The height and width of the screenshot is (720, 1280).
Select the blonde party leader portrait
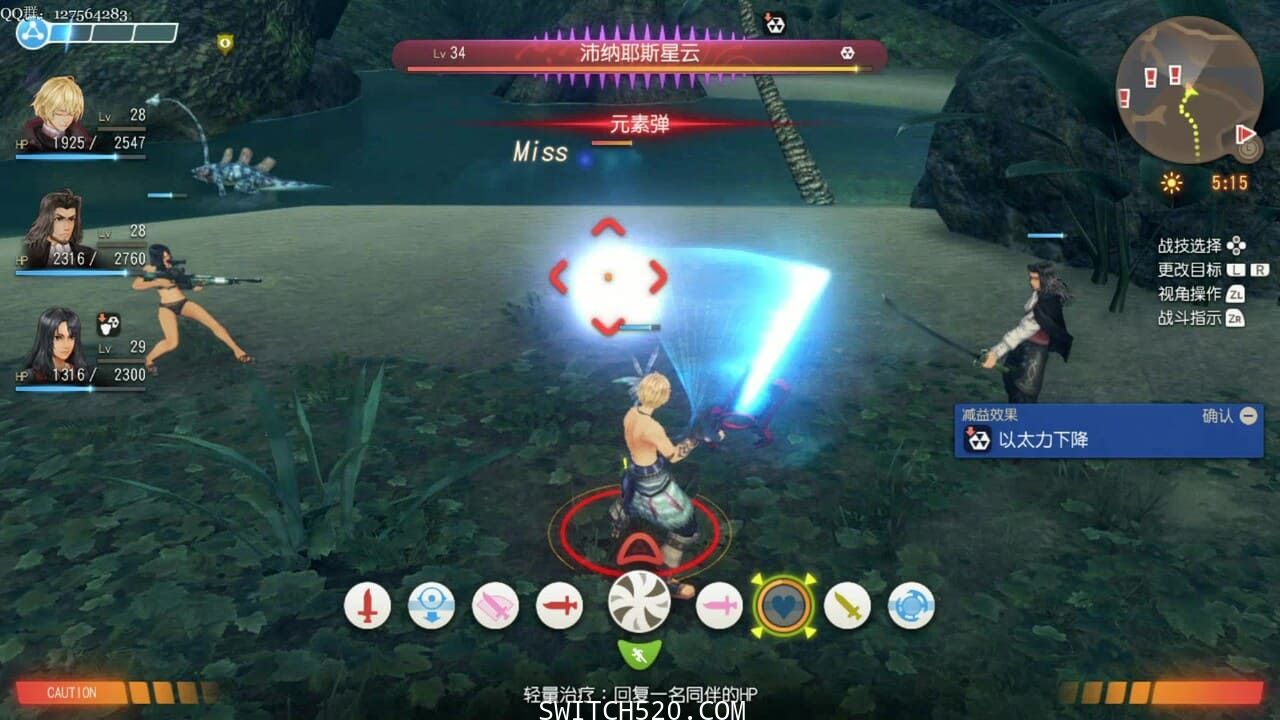58,112
